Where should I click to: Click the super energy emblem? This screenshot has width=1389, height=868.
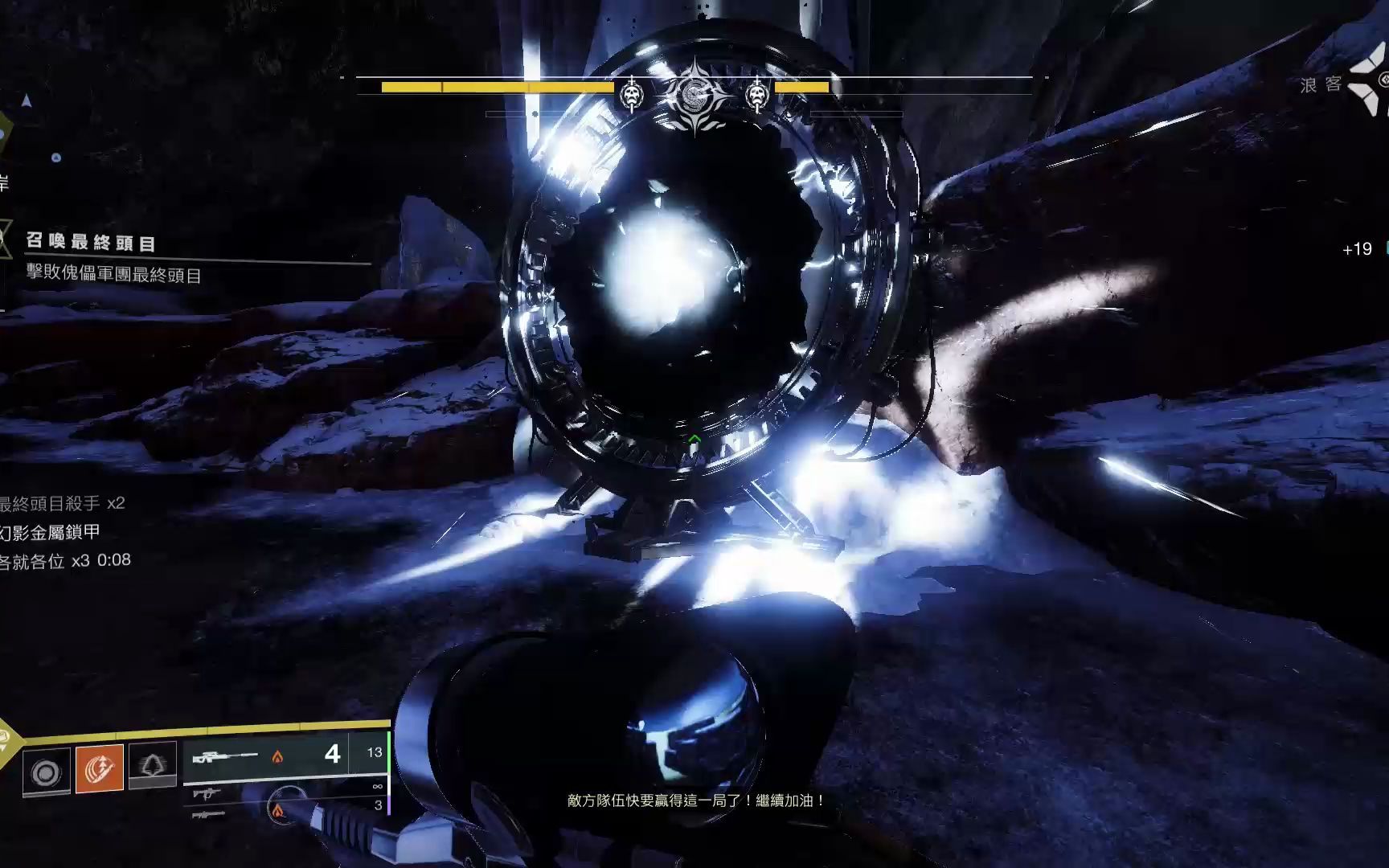(x=5, y=738)
